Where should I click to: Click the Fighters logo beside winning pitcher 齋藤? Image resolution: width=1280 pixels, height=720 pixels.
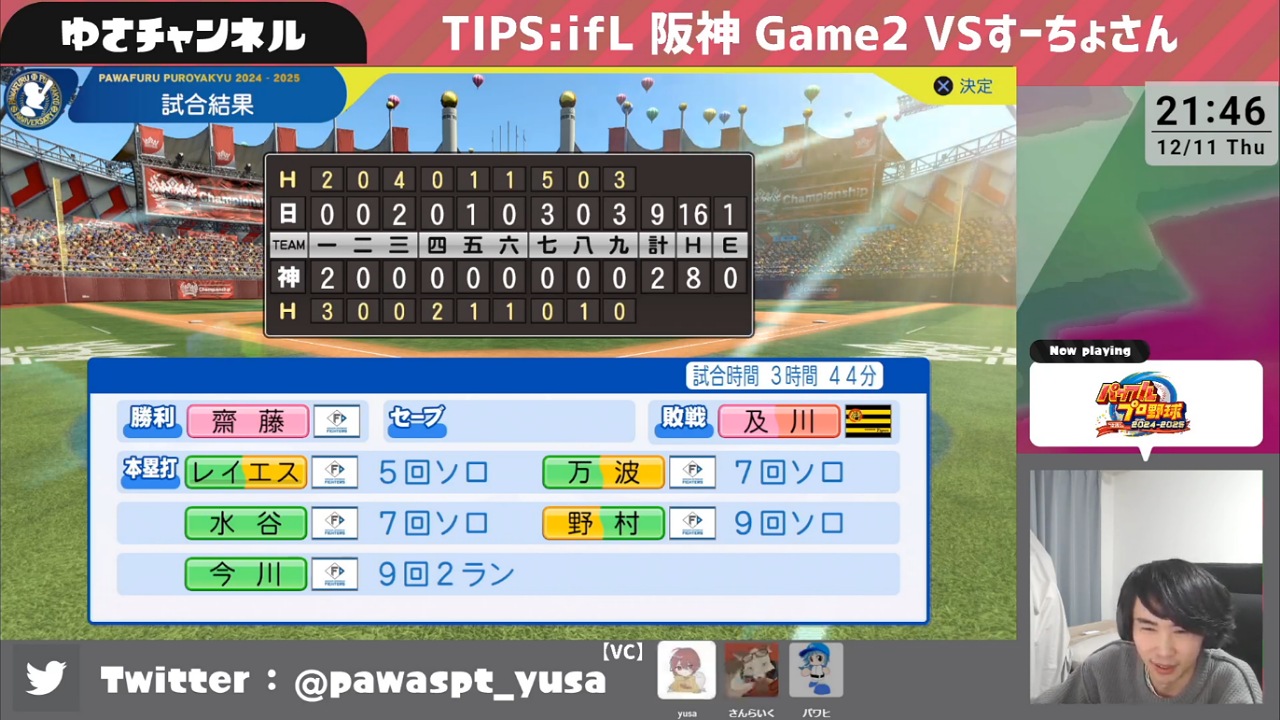(x=335, y=421)
